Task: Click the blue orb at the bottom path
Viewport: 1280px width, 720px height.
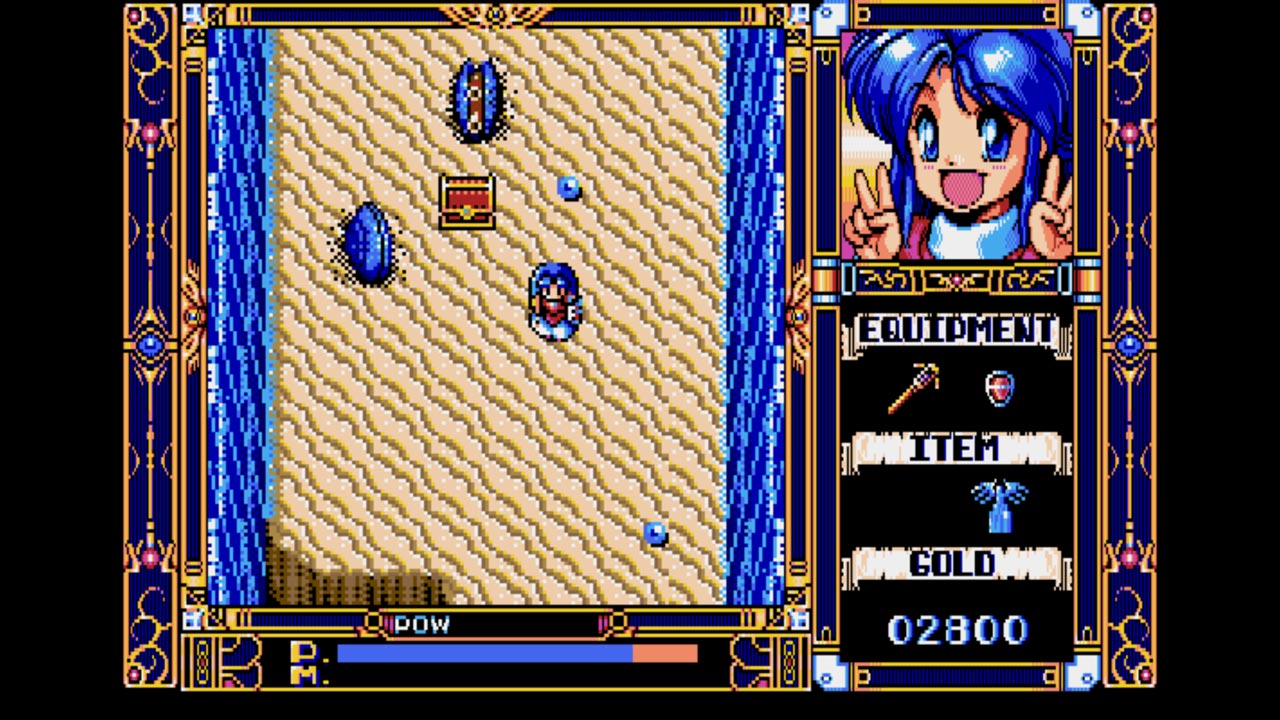Action: point(655,535)
